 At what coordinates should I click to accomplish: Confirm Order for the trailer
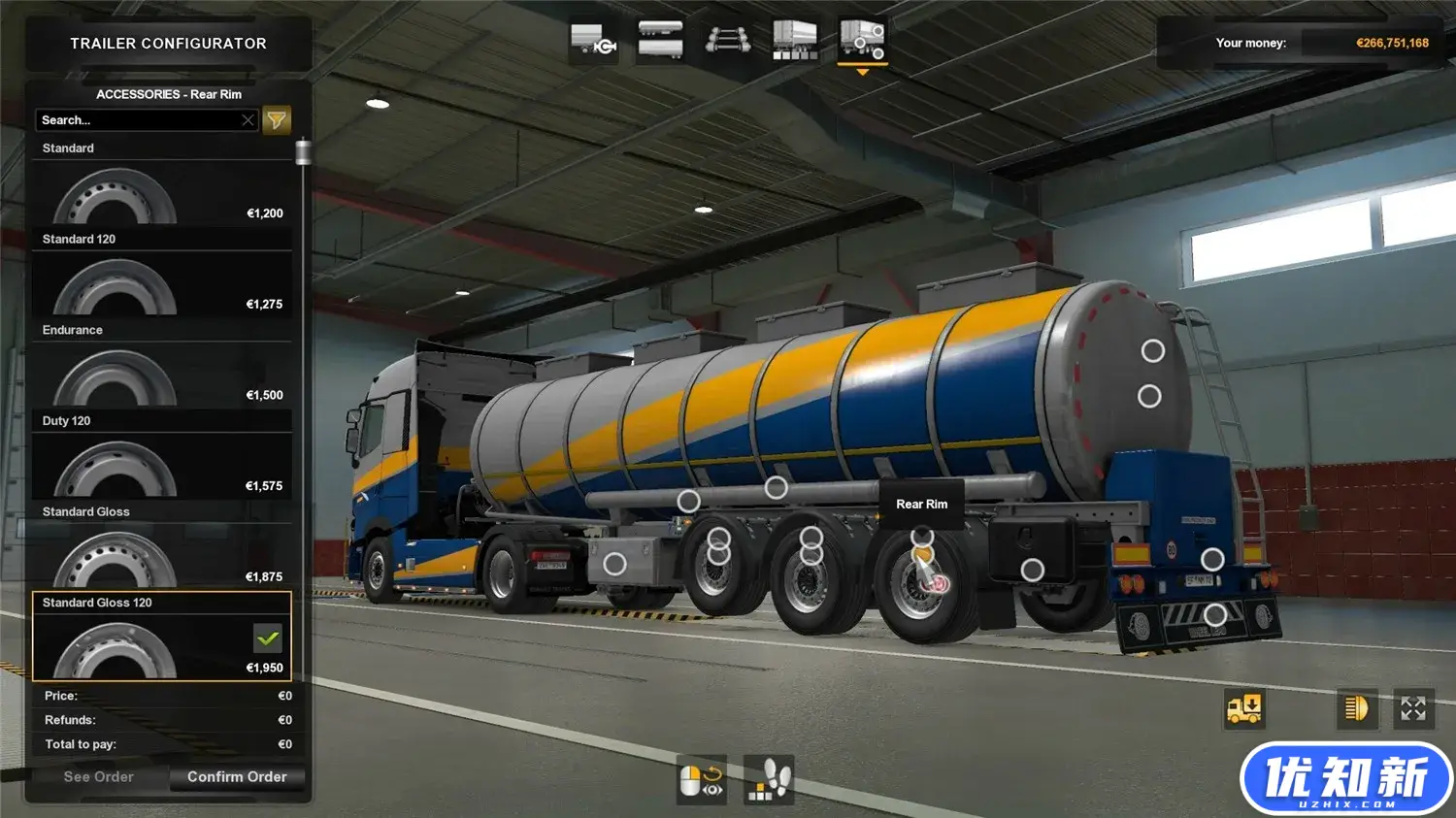pyautogui.click(x=237, y=777)
